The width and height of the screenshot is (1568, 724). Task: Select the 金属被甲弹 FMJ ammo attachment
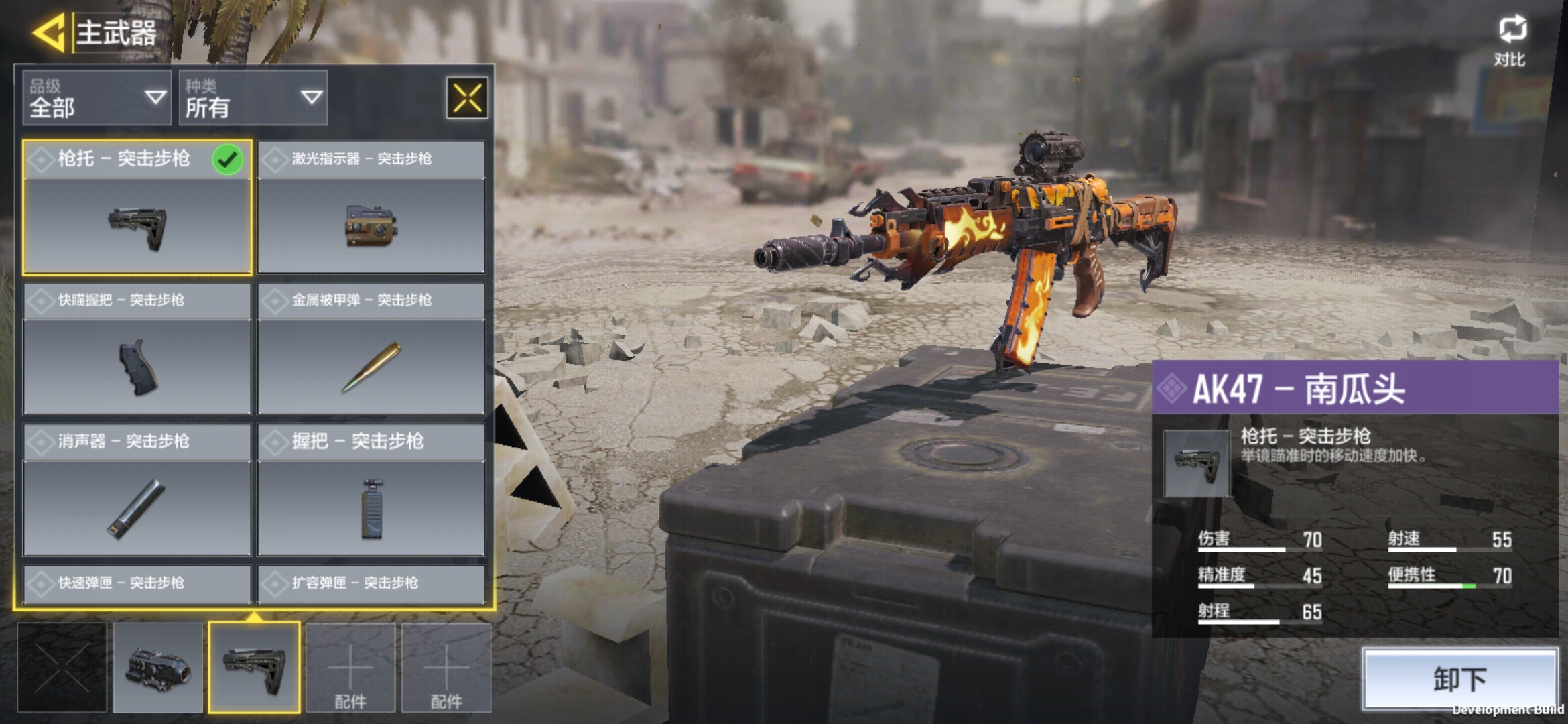point(371,349)
